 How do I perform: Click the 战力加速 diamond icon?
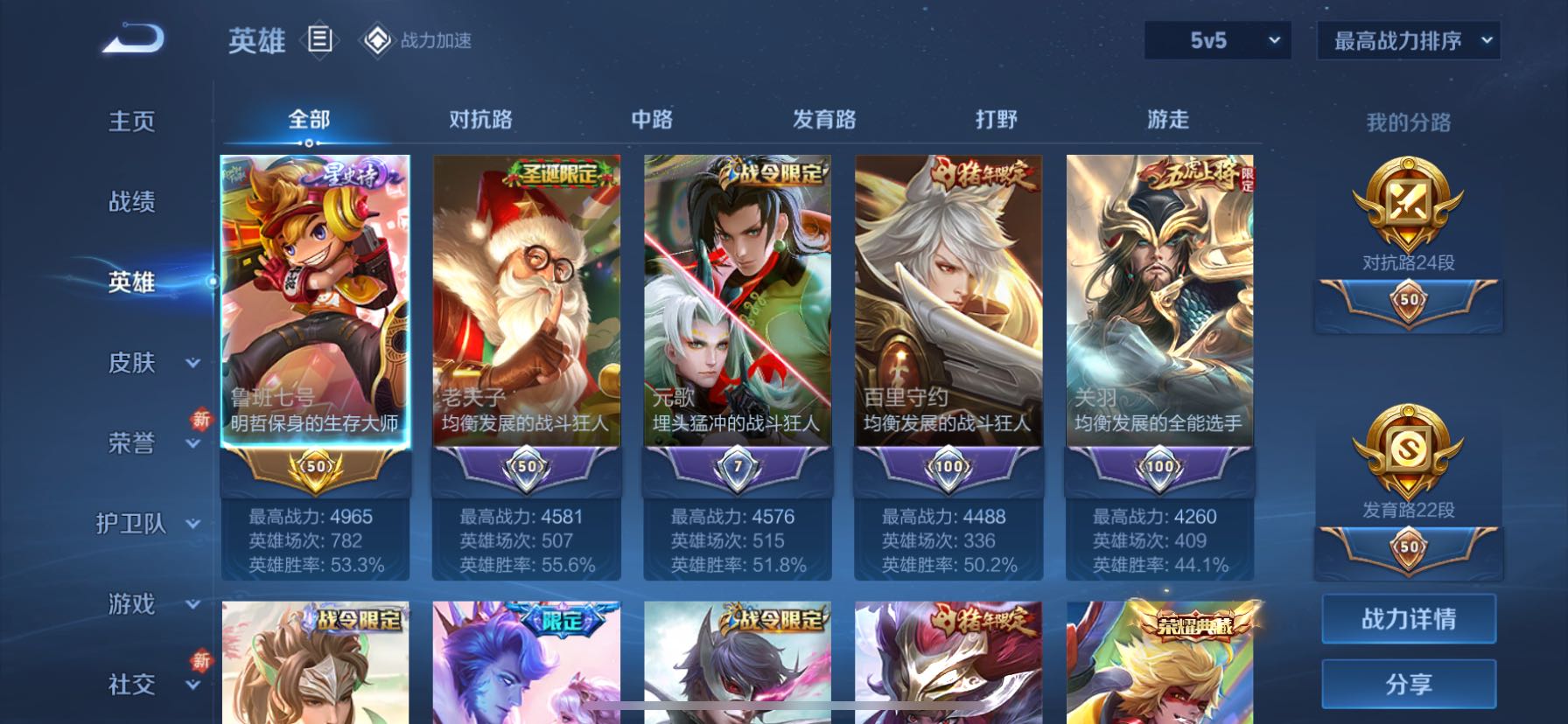(x=376, y=41)
